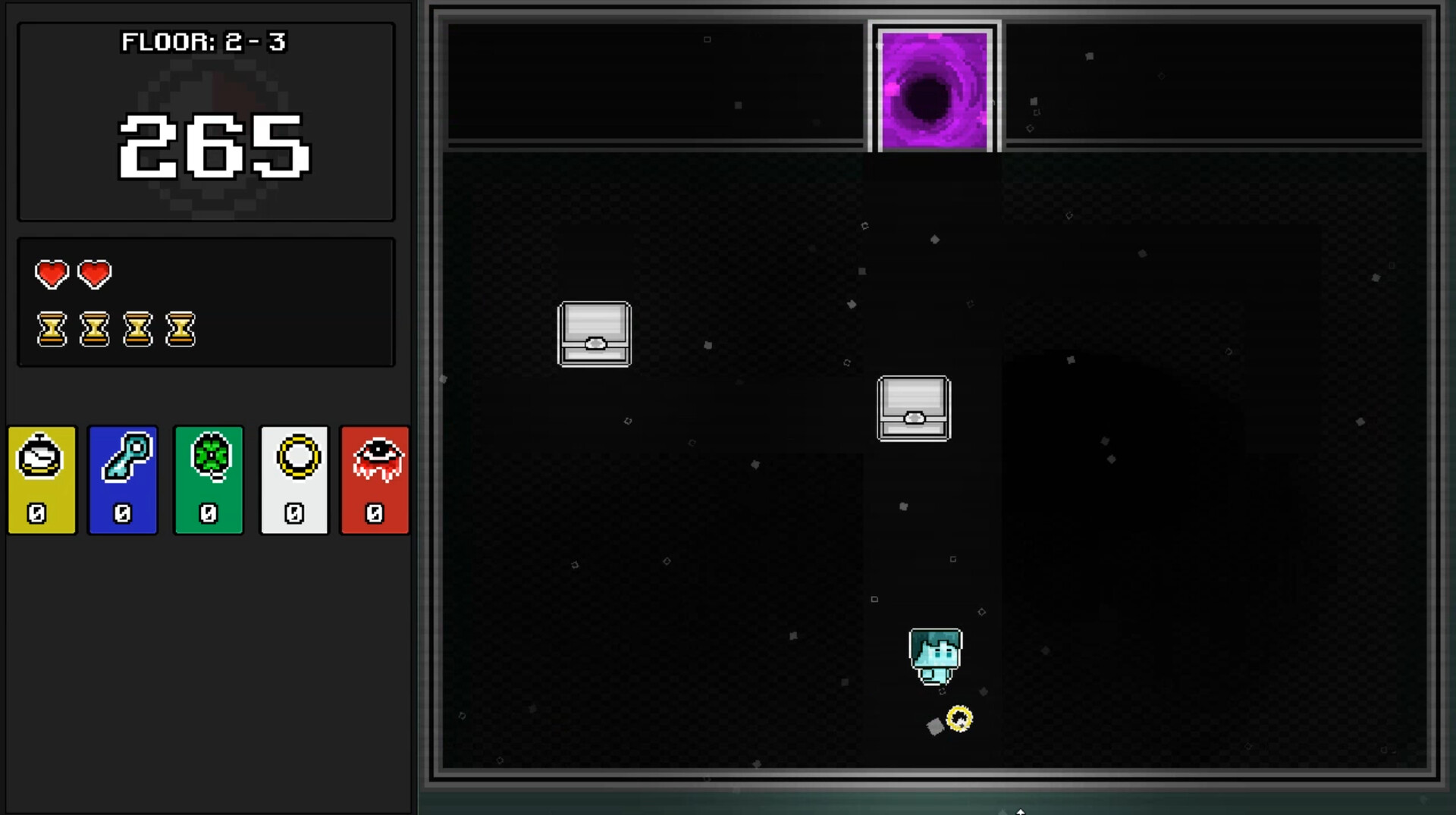The height and width of the screenshot is (815, 1456).
Task: Click the first hourglass icon
Action: pos(51,329)
